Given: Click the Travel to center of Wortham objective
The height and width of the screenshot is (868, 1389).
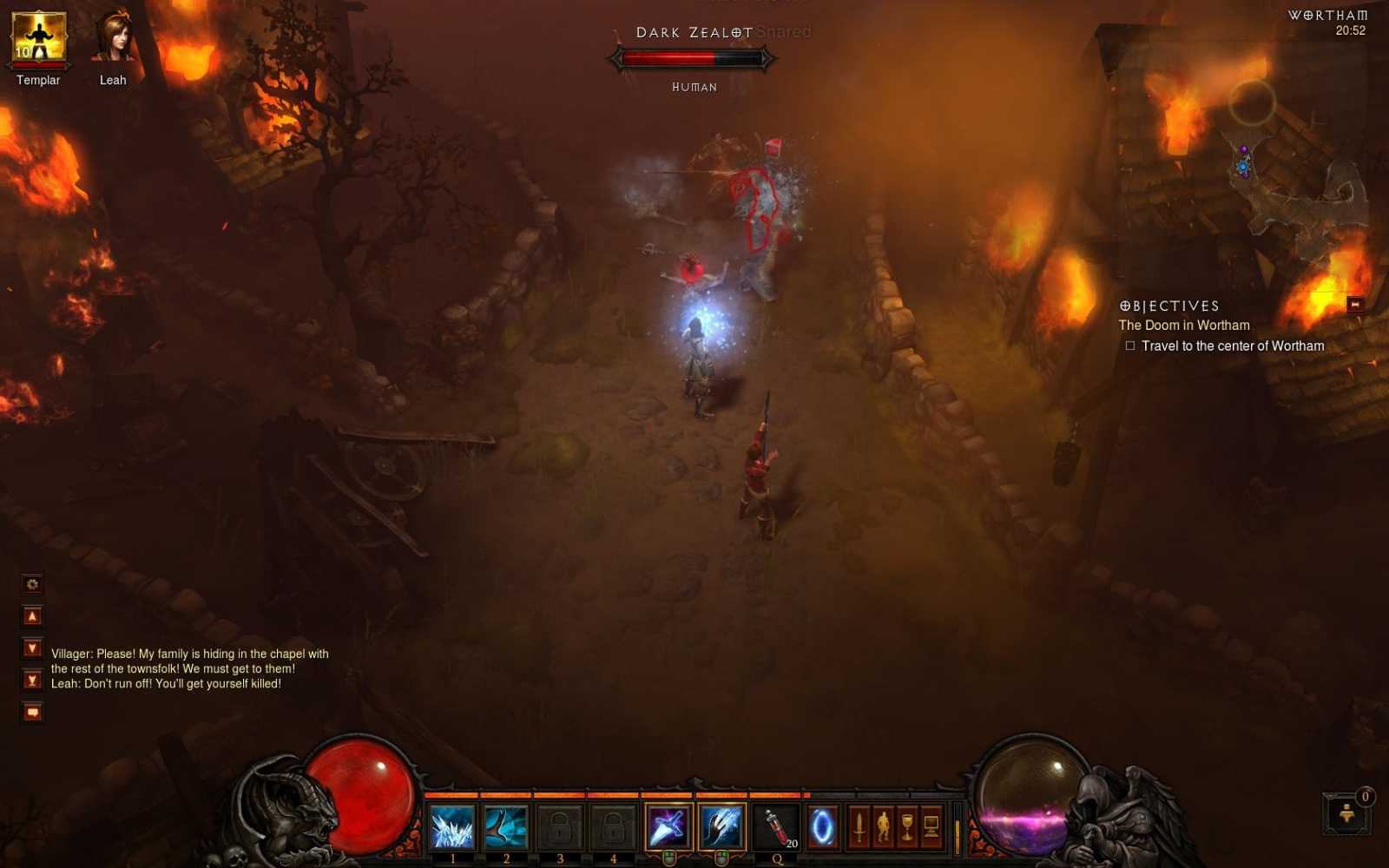Looking at the screenshot, I should (1225, 345).
